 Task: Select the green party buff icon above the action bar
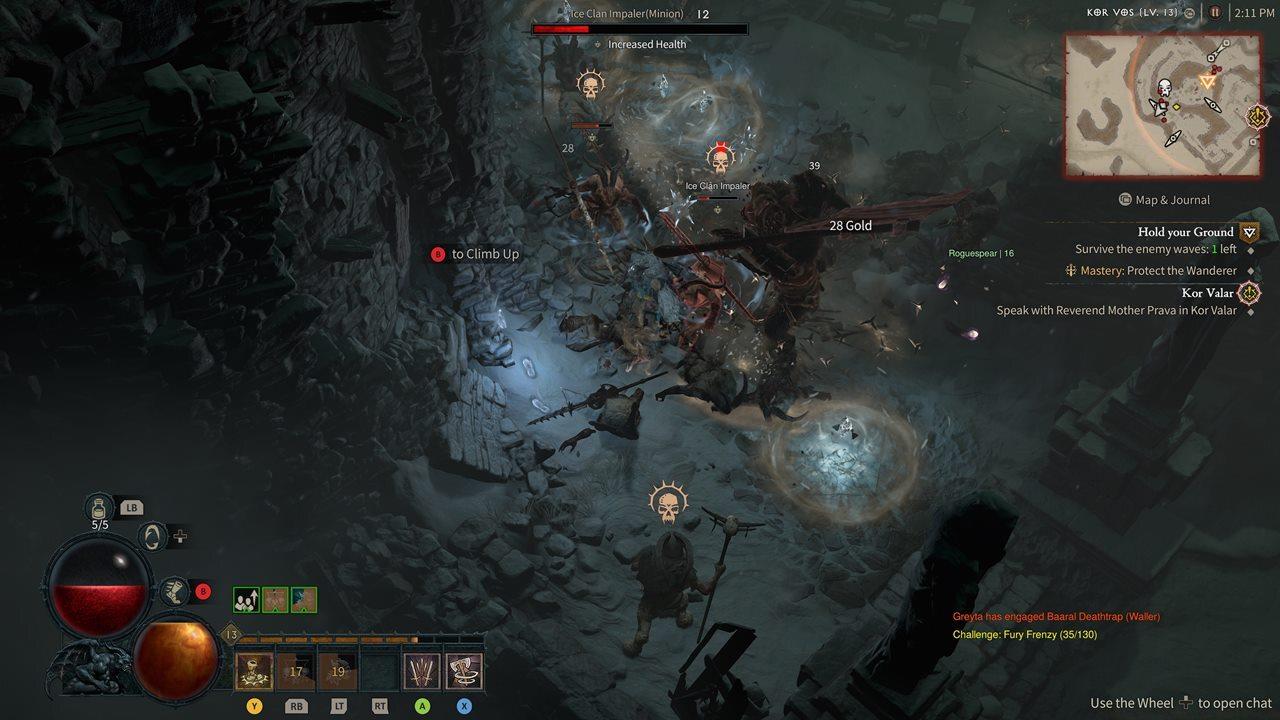pyautogui.click(x=245, y=600)
